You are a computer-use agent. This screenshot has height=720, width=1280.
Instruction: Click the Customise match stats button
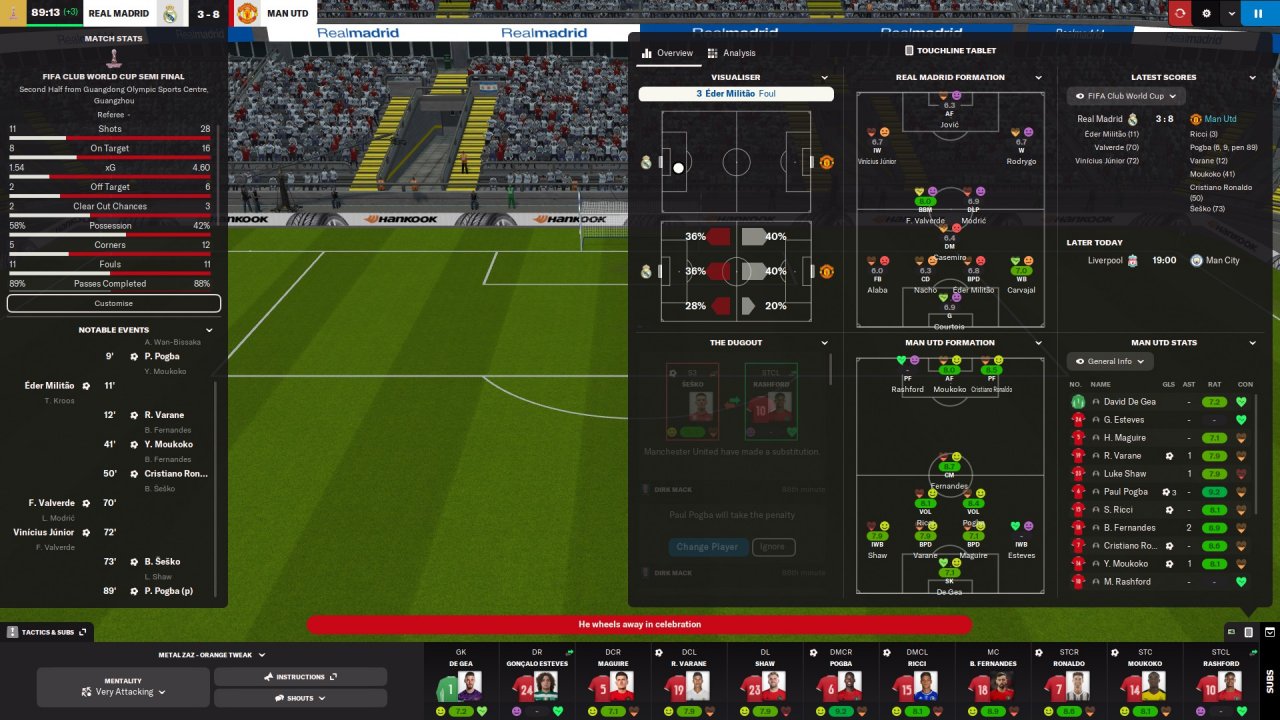(x=113, y=303)
